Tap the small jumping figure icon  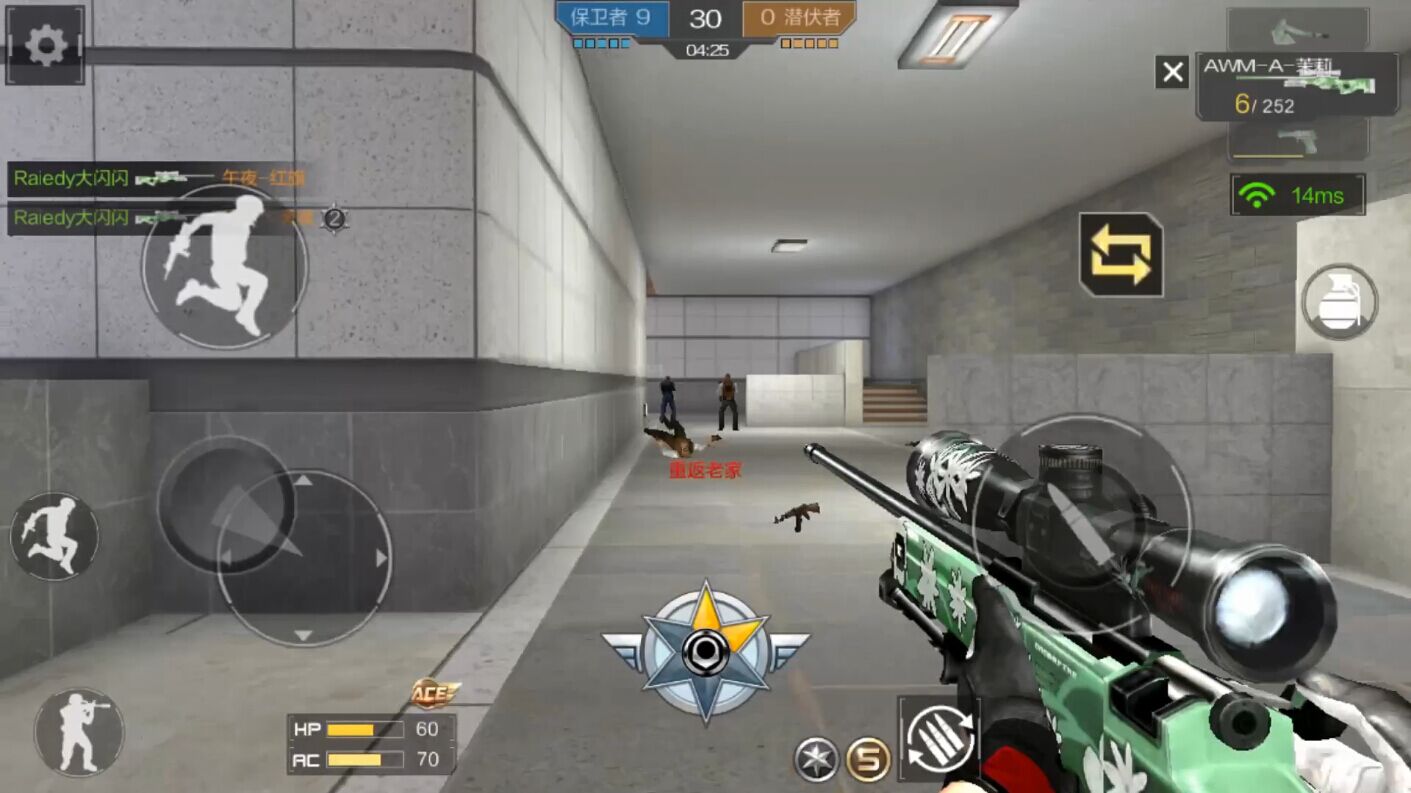(x=54, y=537)
